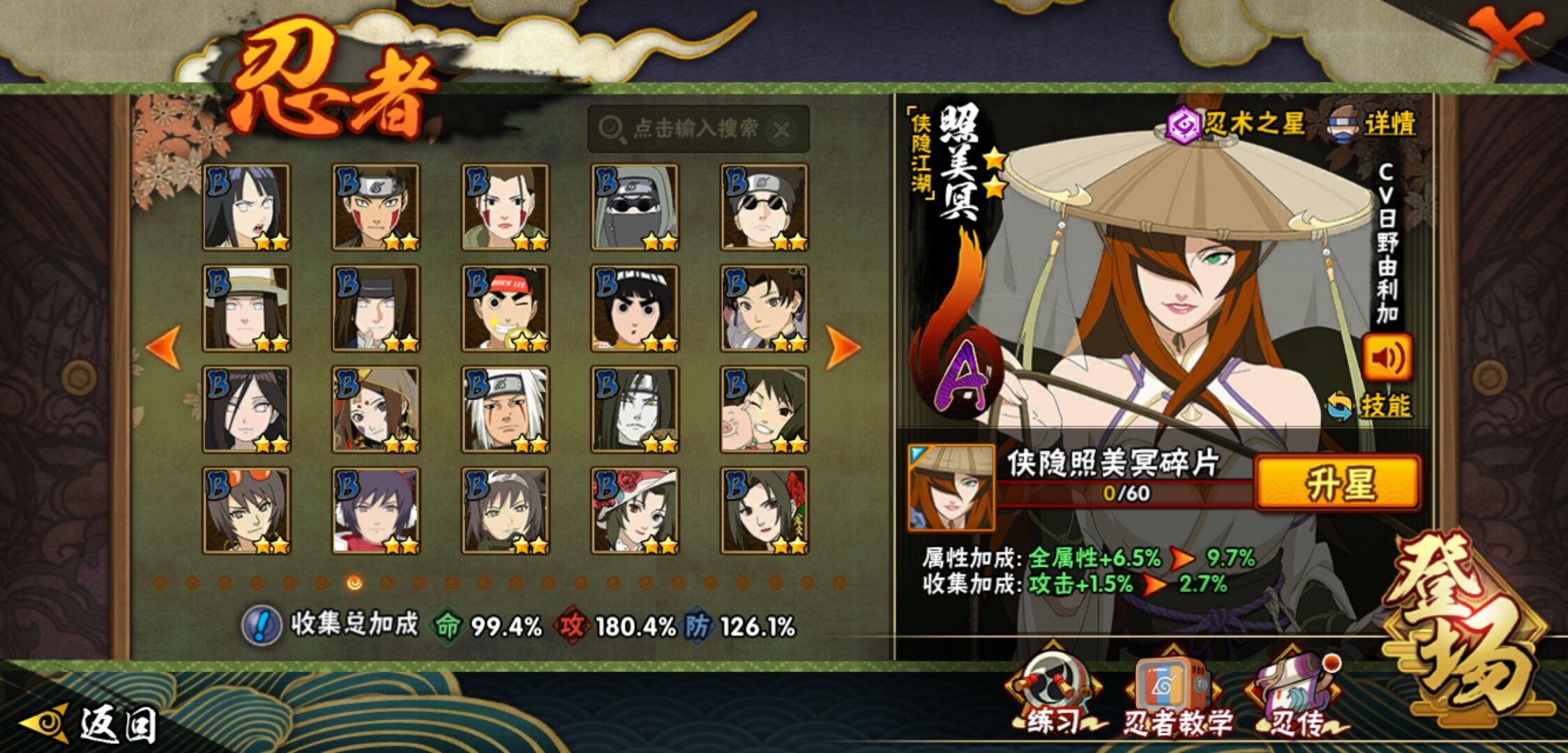Switch to the 技能 skills view
This screenshot has width=1568, height=753.
tap(1370, 406)
